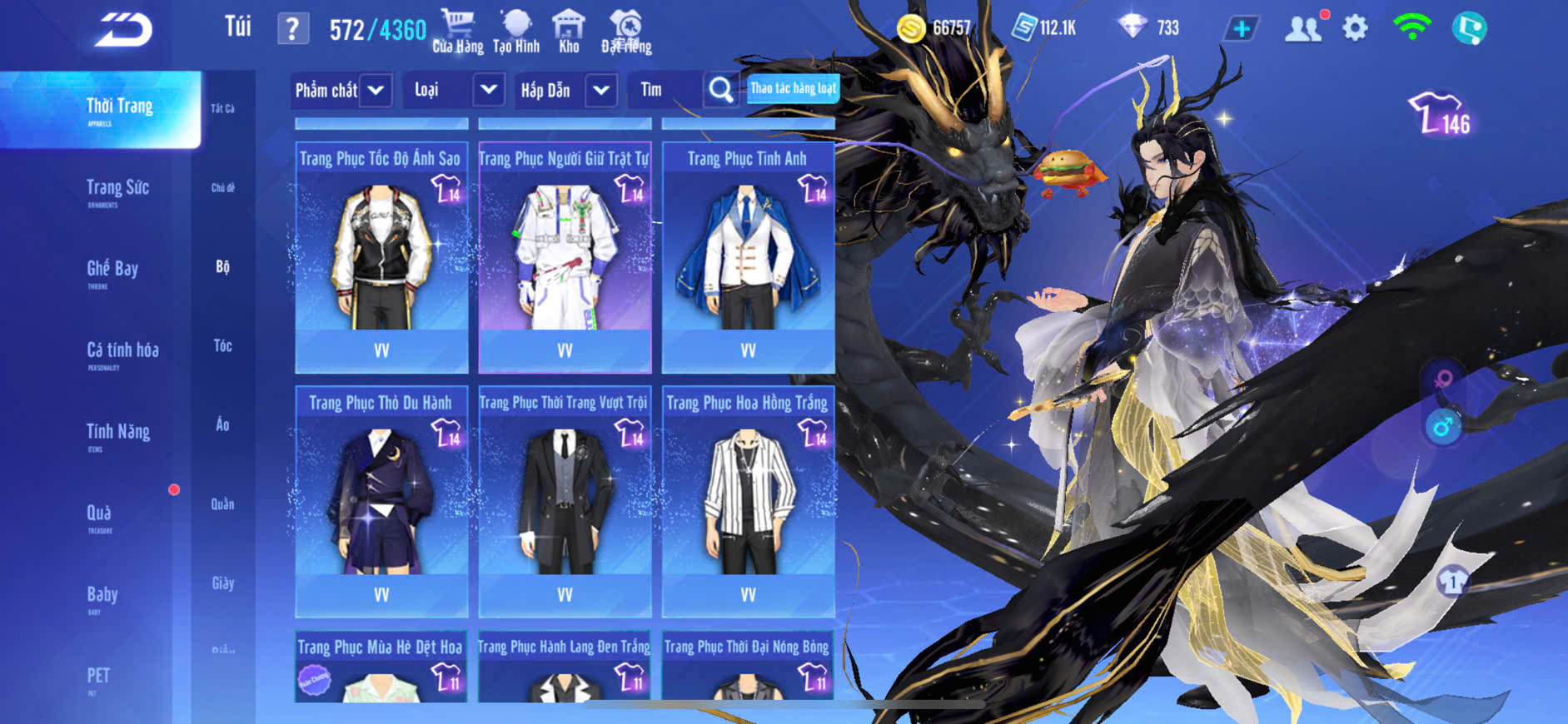Click the magnifier search button
The height and width of the screenshot is (724, 1568).
coord(720,90)
